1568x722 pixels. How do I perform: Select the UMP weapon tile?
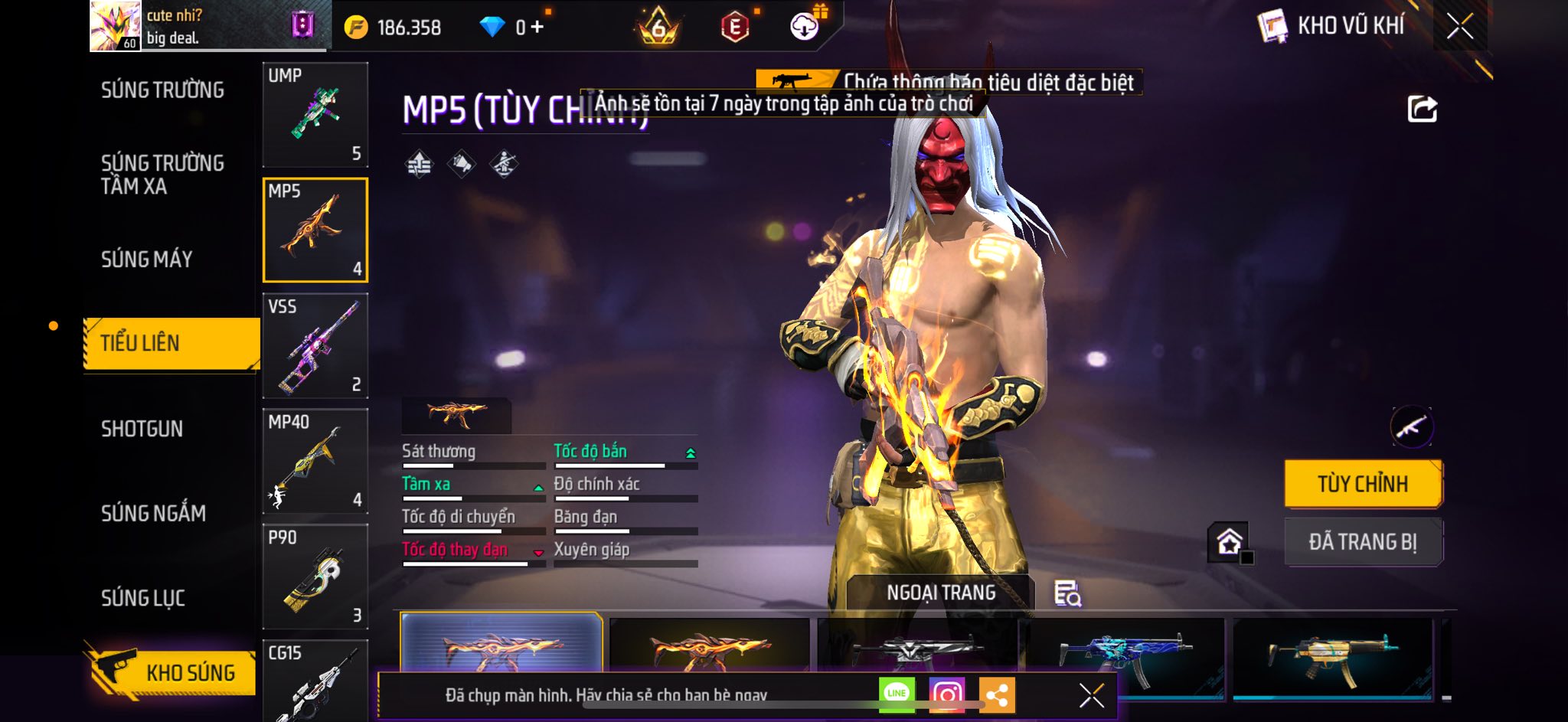pos(315,115)
